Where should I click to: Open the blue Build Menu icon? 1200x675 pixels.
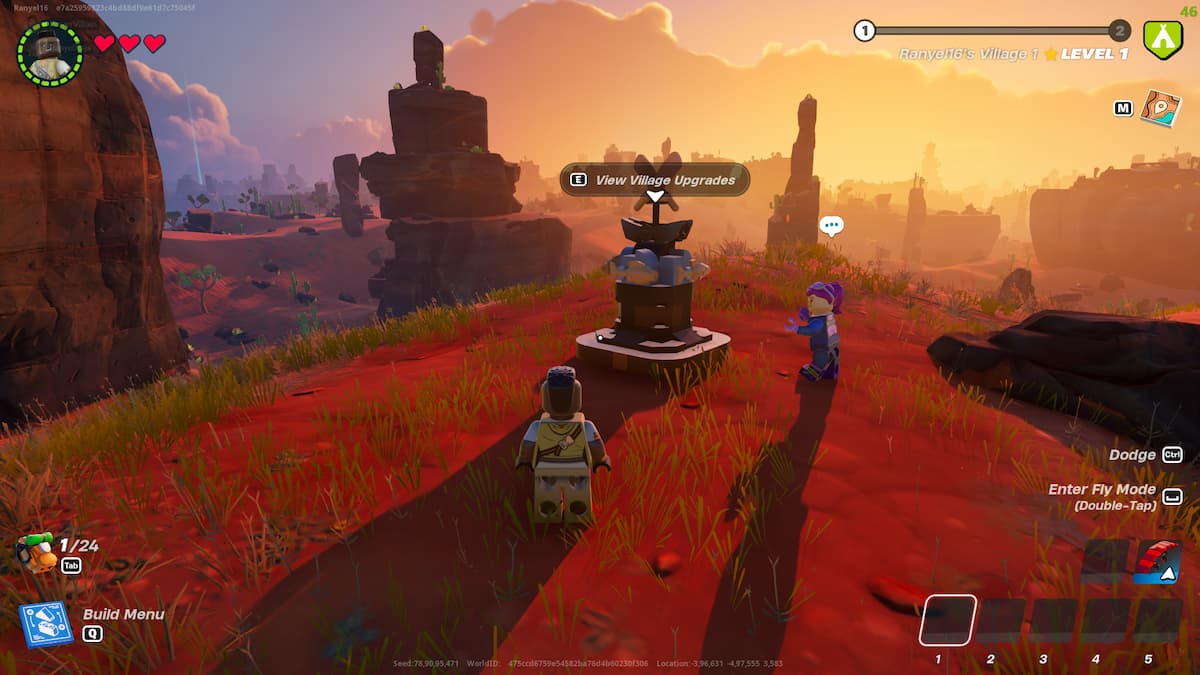46,624
